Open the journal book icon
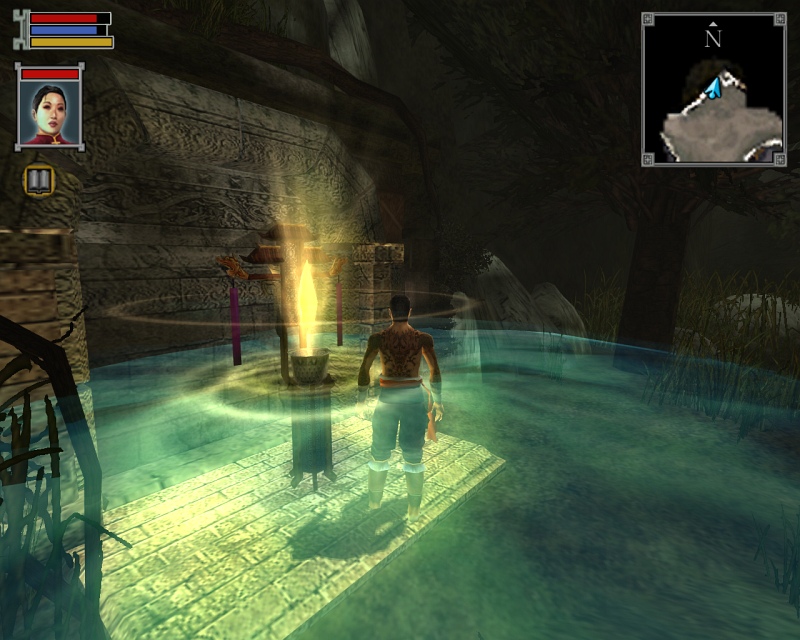Screen dimensions: 800x640 tap(39, 180)
